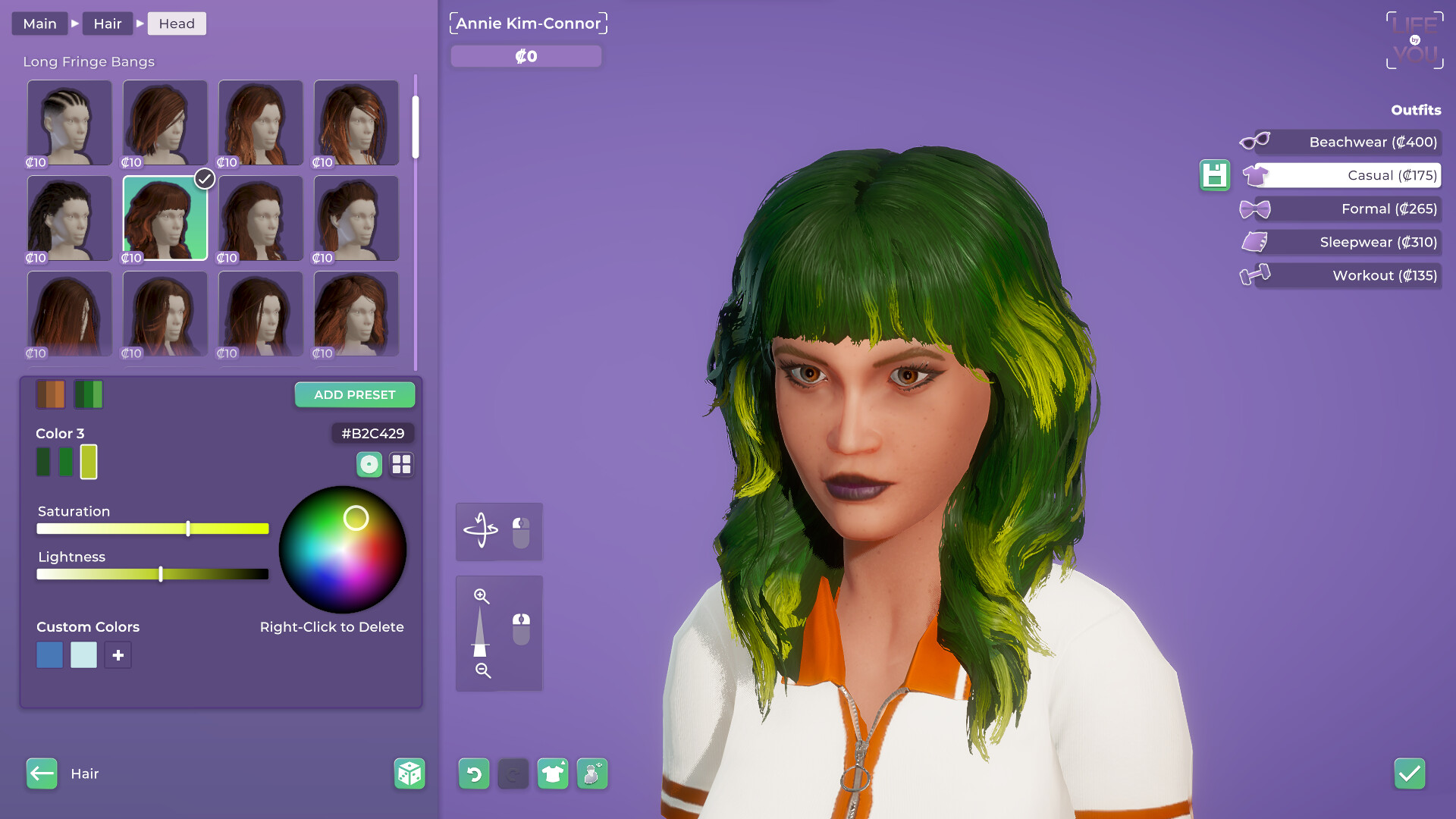Select the Casual outfit entry

click(1357, 175)
